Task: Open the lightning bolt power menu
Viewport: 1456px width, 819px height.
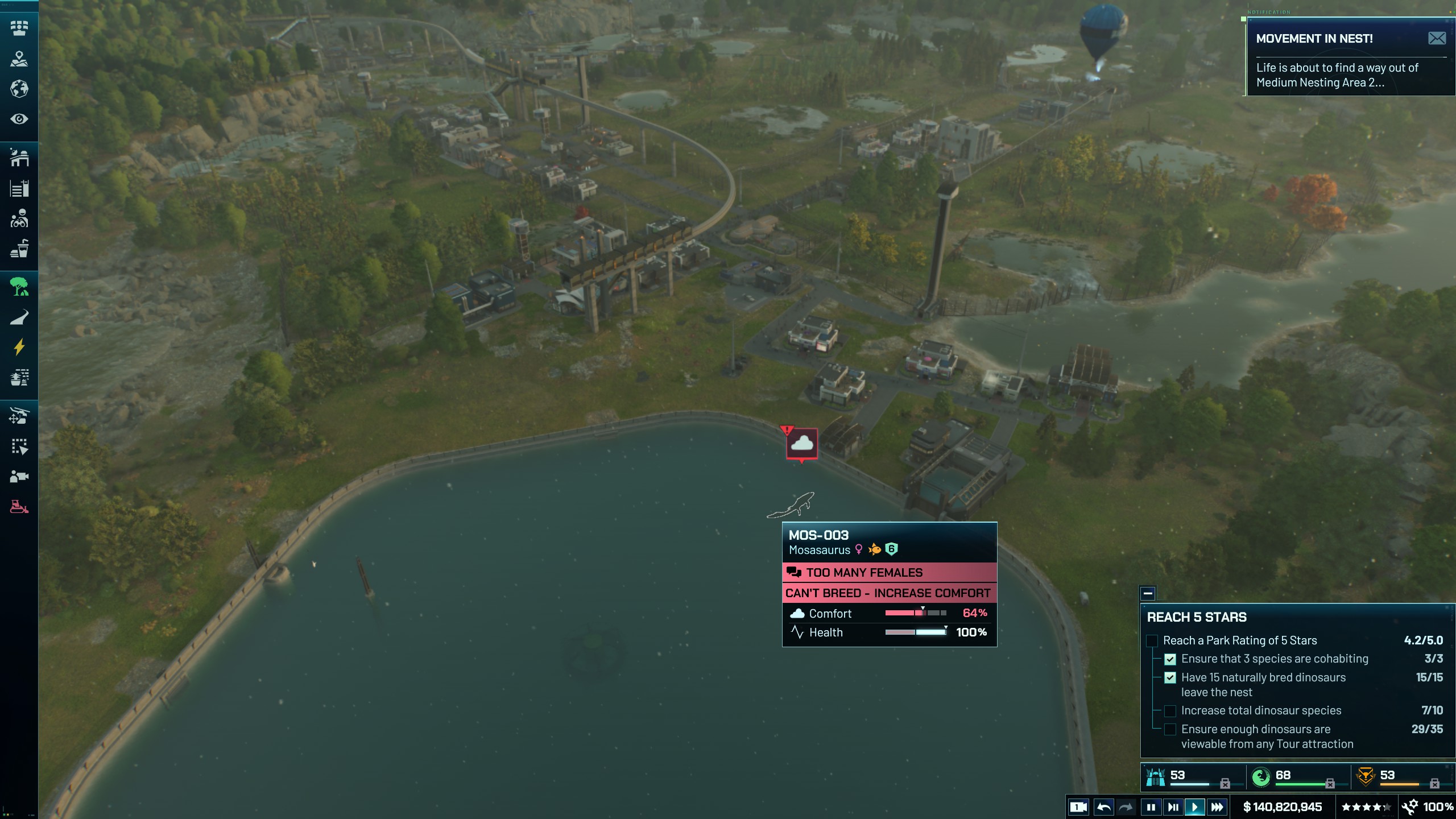Action: (19, 347)
